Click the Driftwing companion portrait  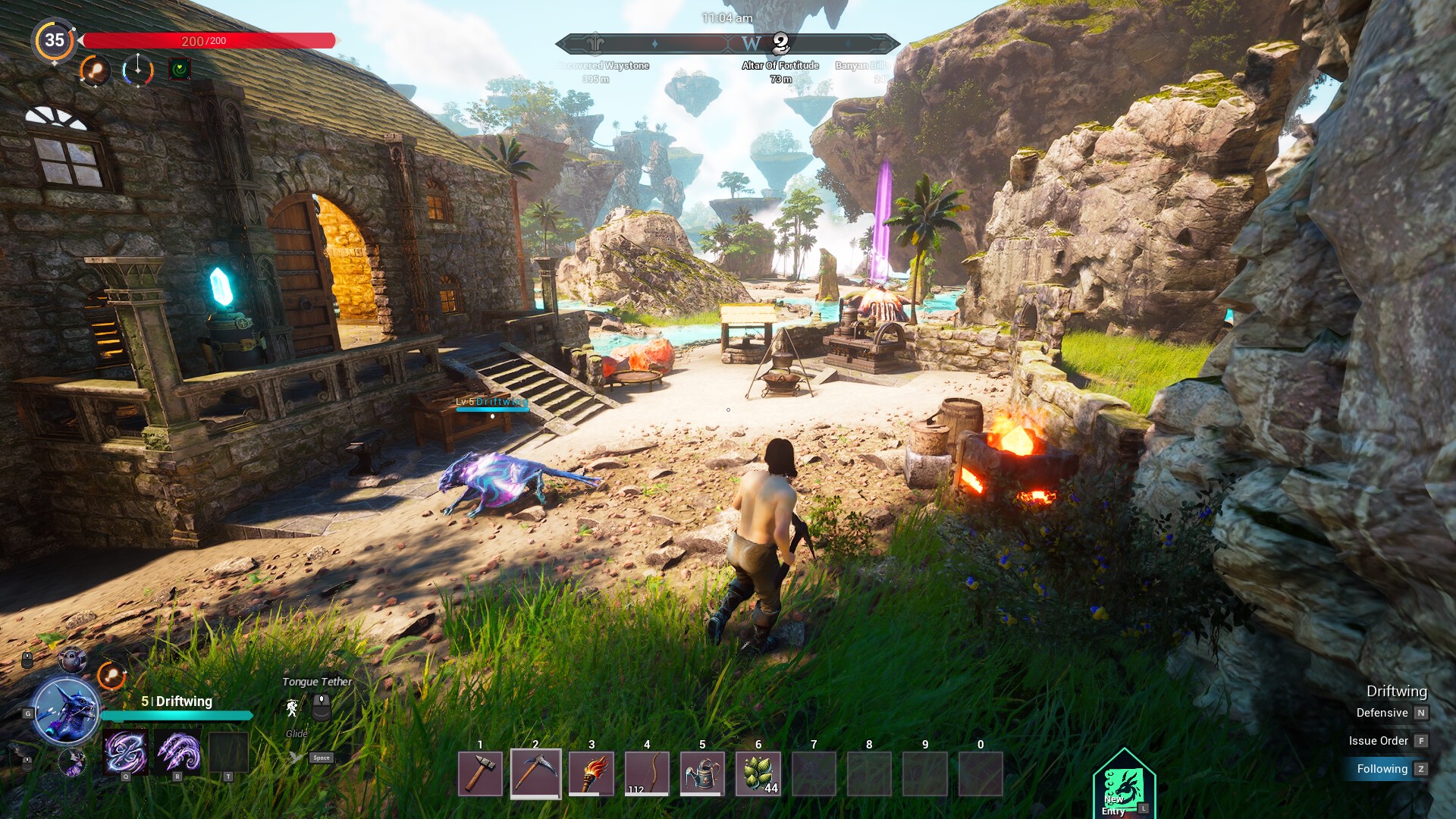pyautogui.click(x=67, y=711)
